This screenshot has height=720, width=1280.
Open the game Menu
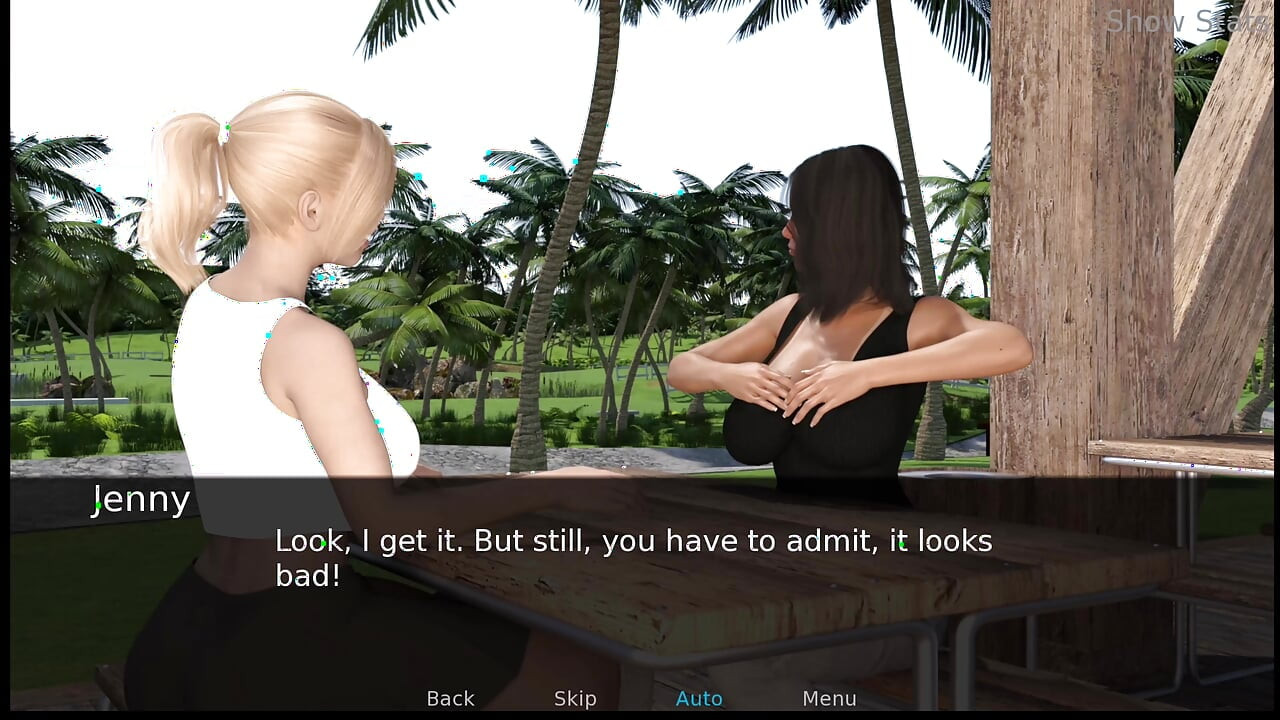pos(829,699)
